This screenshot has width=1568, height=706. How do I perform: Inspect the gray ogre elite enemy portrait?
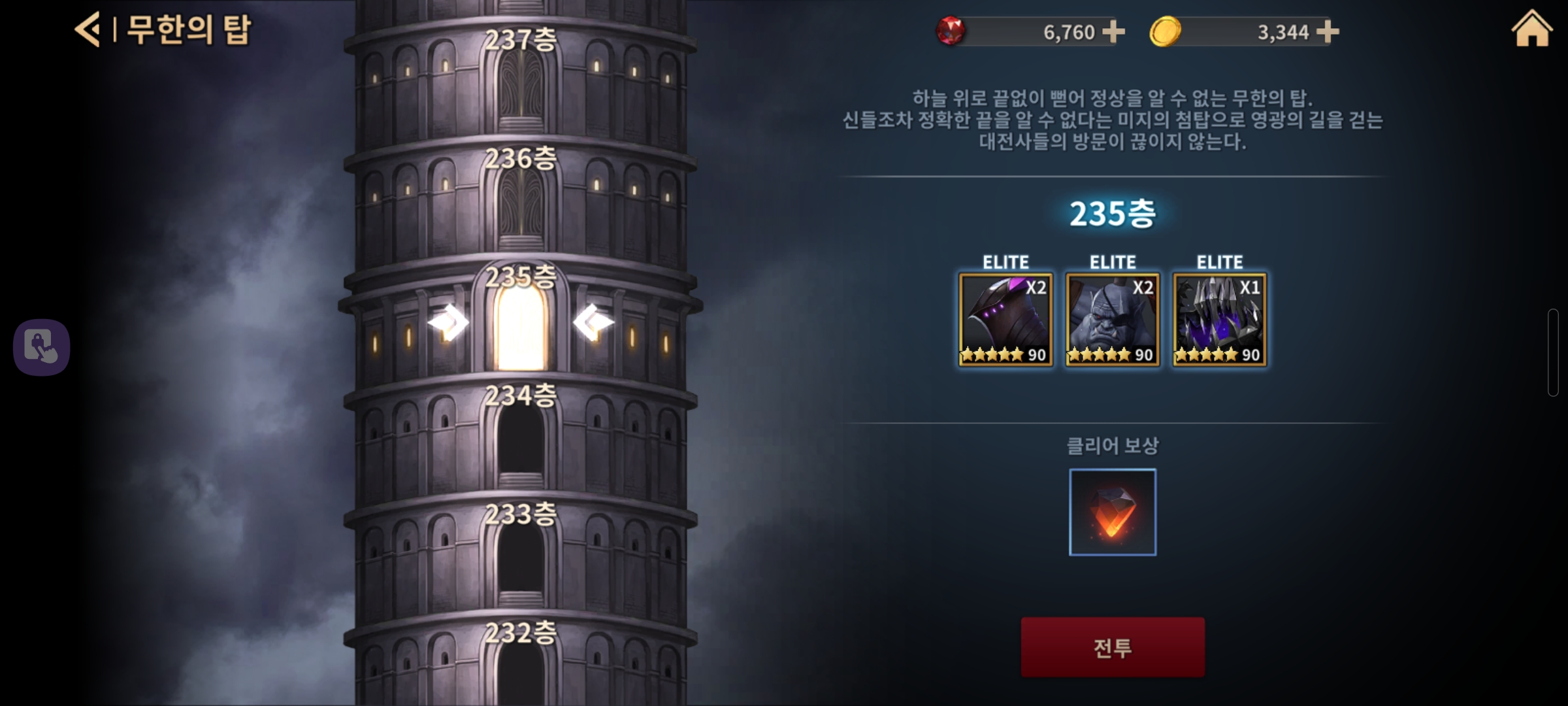[1113, 320]
